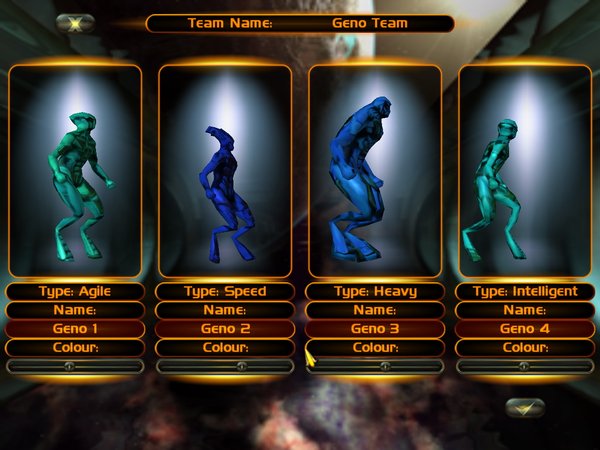Select the Intelligent geno portrait
Viewport: 600px width, 450px height.
(x=525, y=170)
